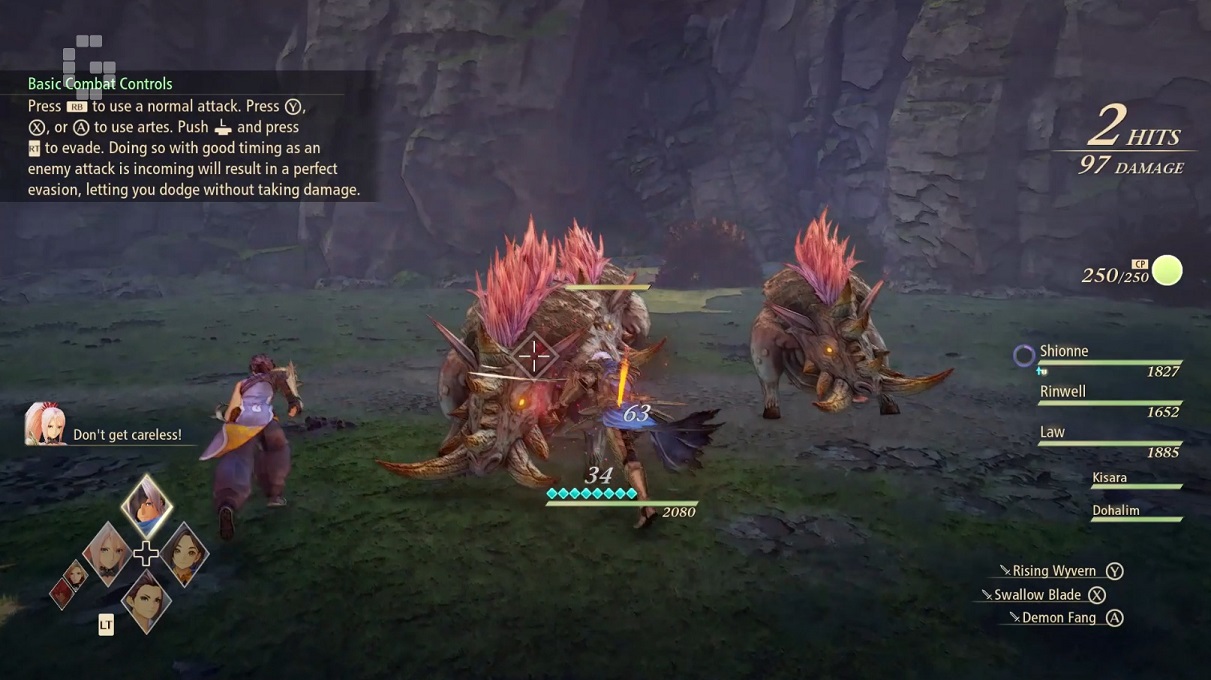Select Kisara's reserve party entry
1211x680 pixels.
[x=1135, y=480]
